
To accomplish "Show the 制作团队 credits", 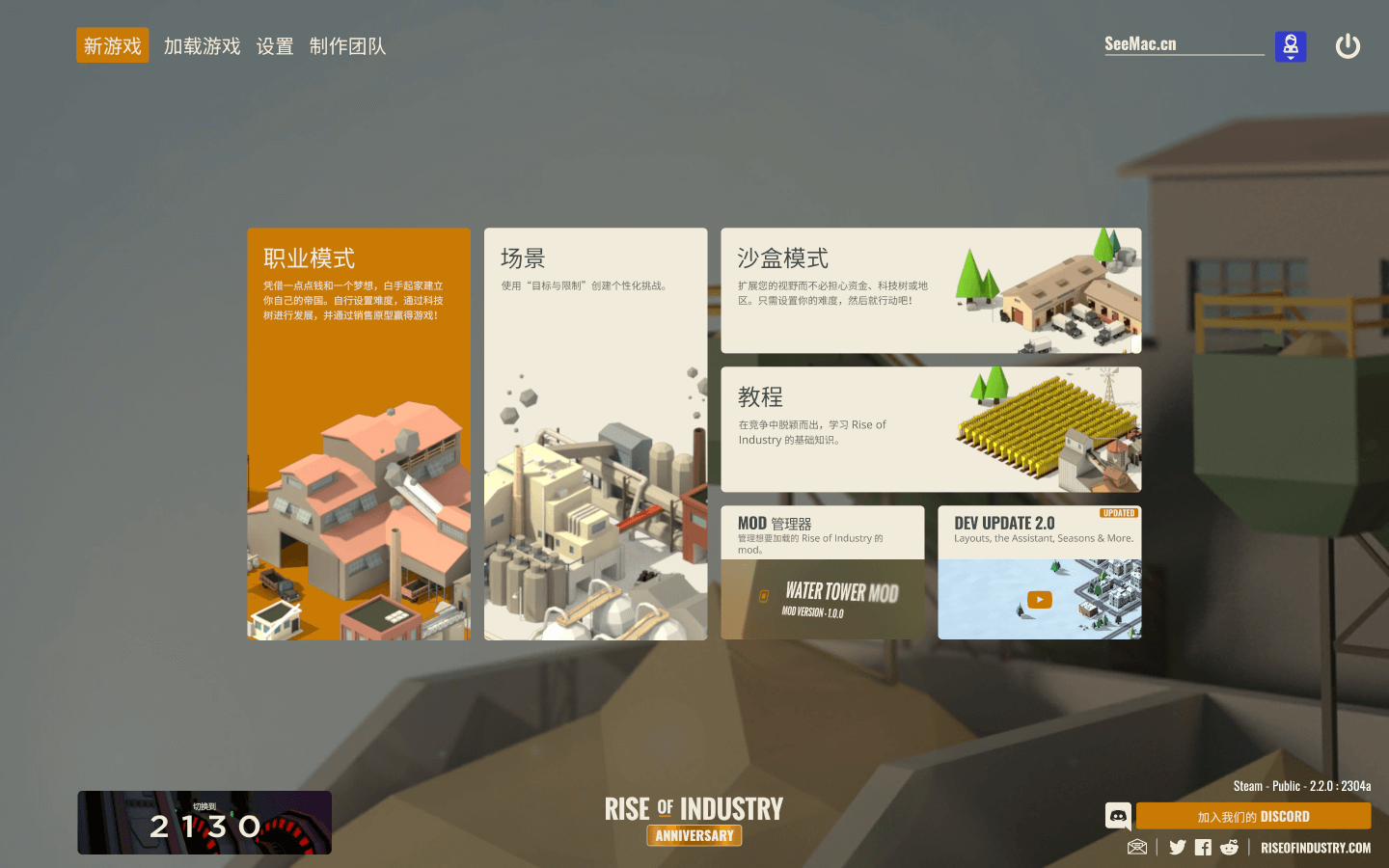I will tap(347, 45).
